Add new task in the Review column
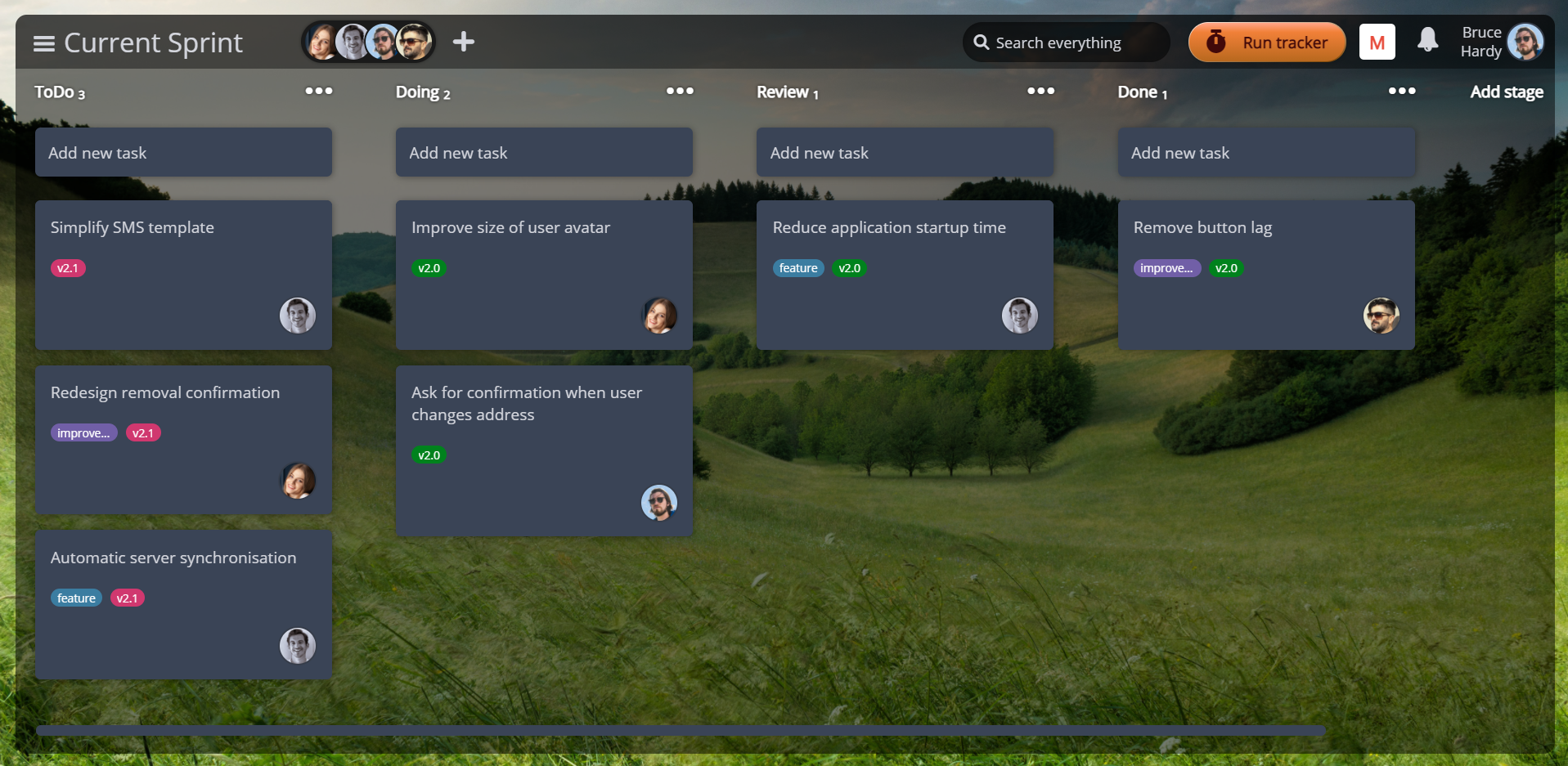 click(x=905, y=153)
